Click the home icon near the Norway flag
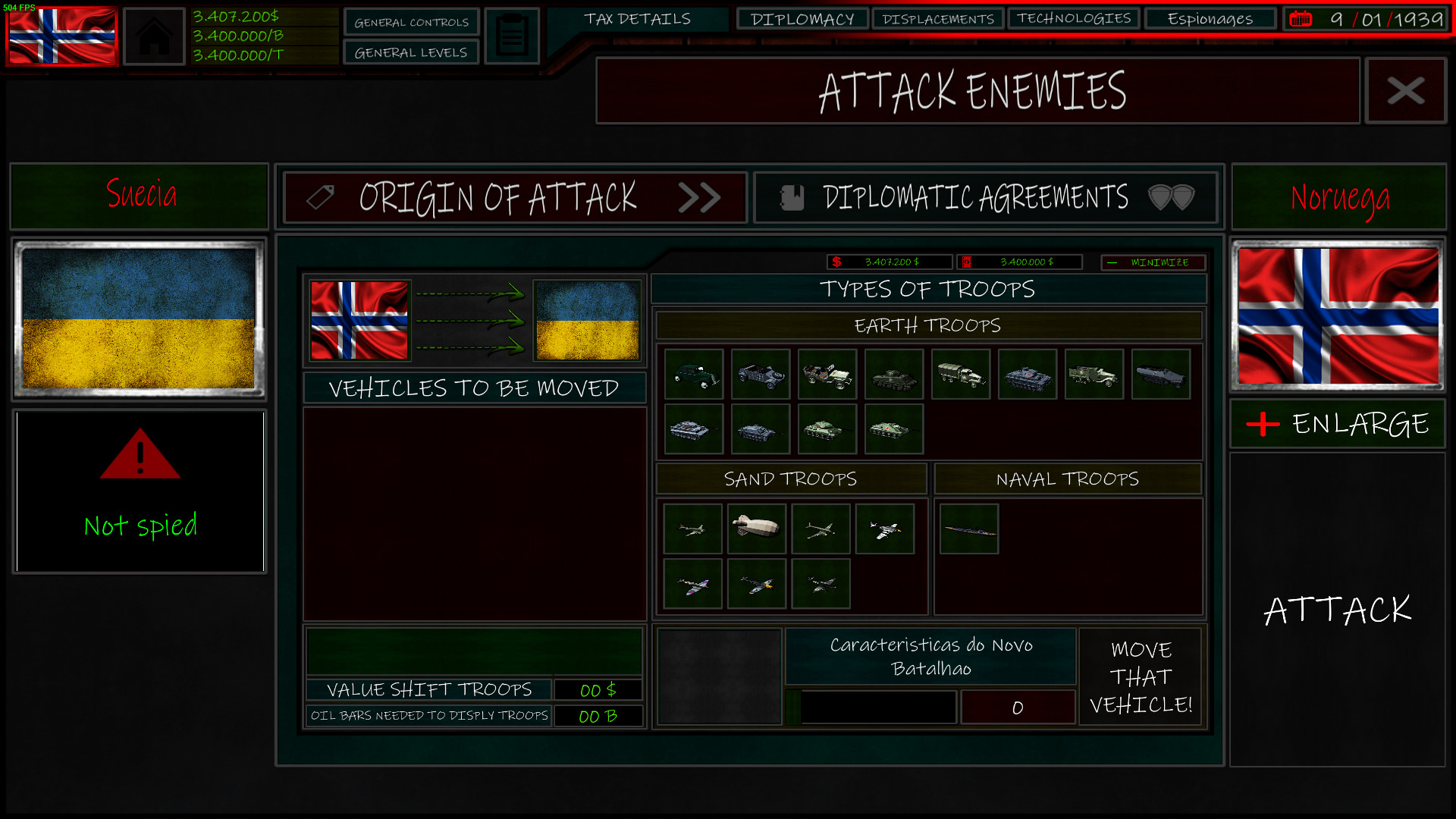This screenshot has height=819, width=1456. point(154,35)
